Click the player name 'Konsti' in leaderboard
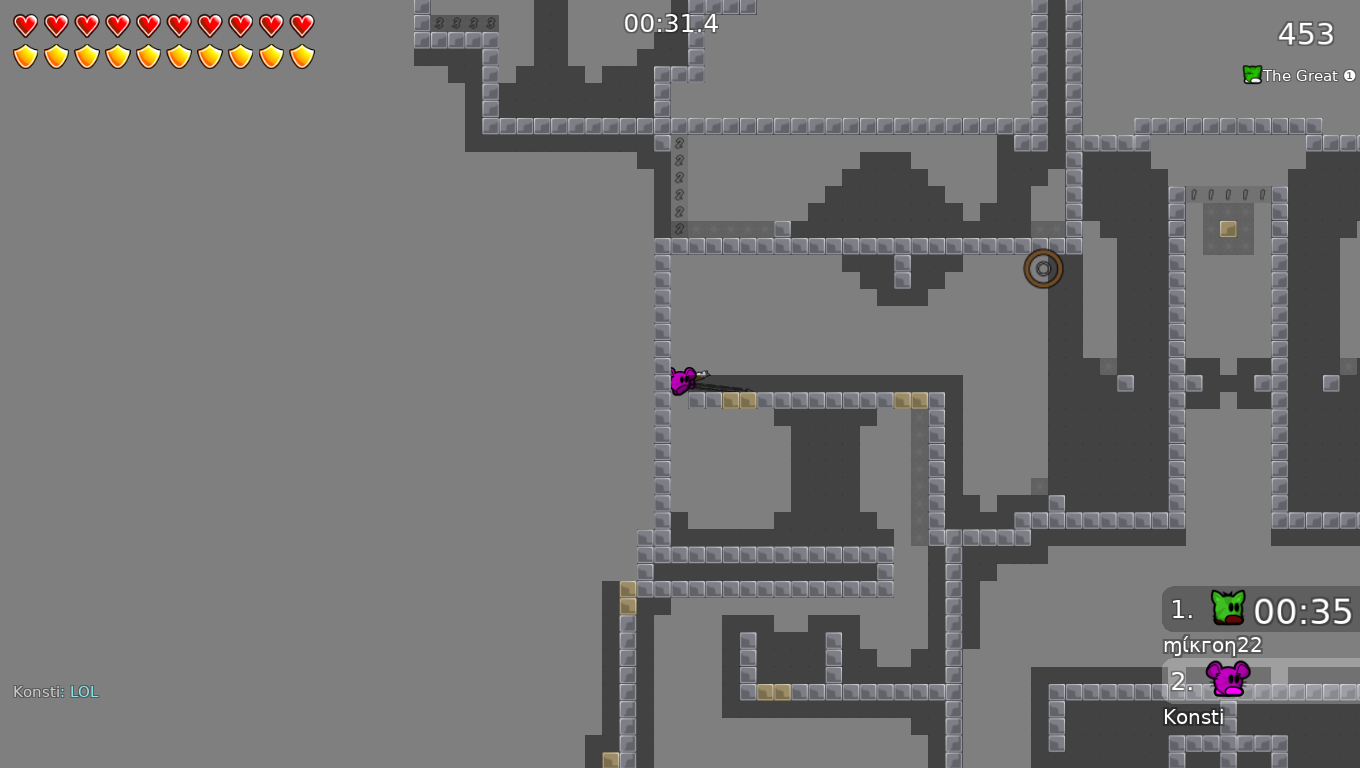The image size is (1360, 768). click(x=1193, y=716)
